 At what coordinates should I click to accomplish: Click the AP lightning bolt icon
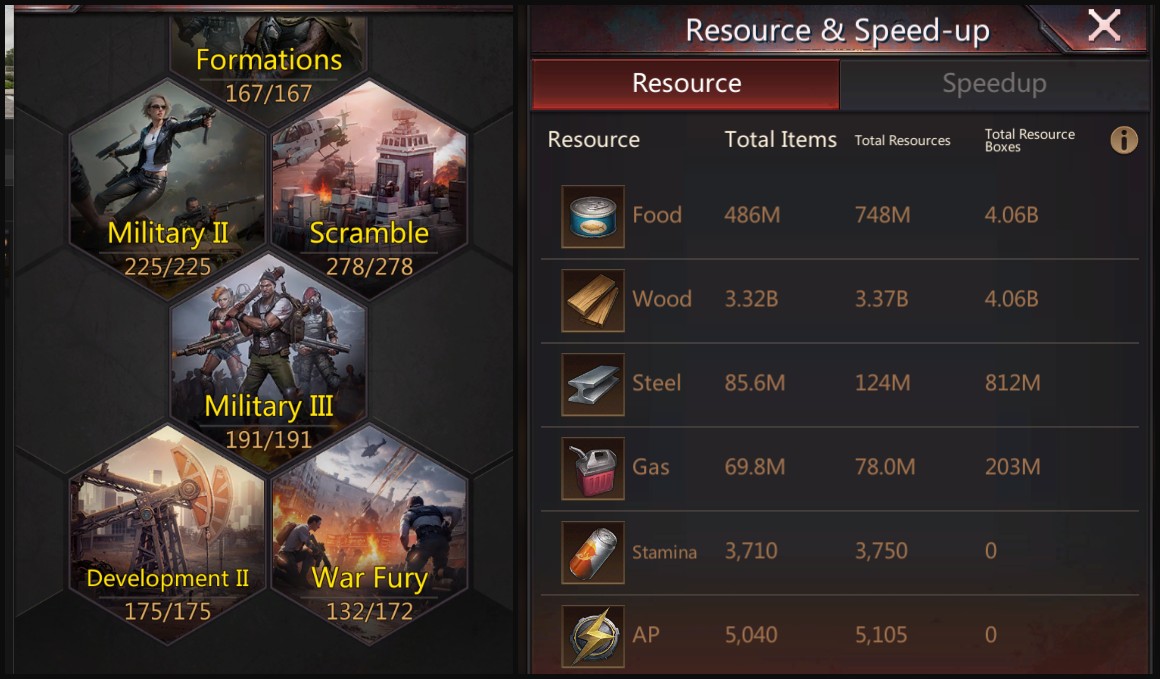point(593,636)
